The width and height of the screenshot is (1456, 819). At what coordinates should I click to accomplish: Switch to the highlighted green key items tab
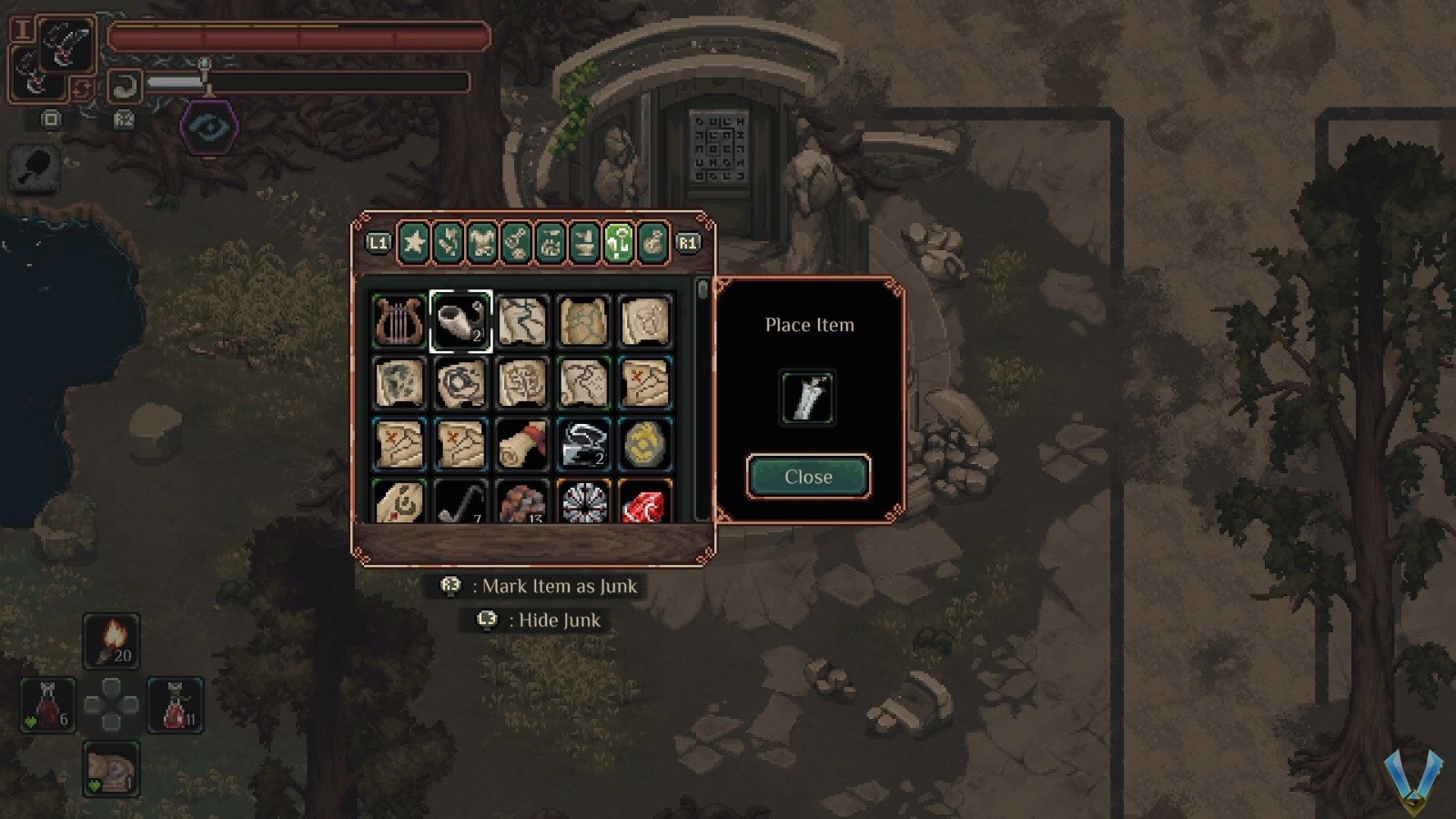coord(619,243)
